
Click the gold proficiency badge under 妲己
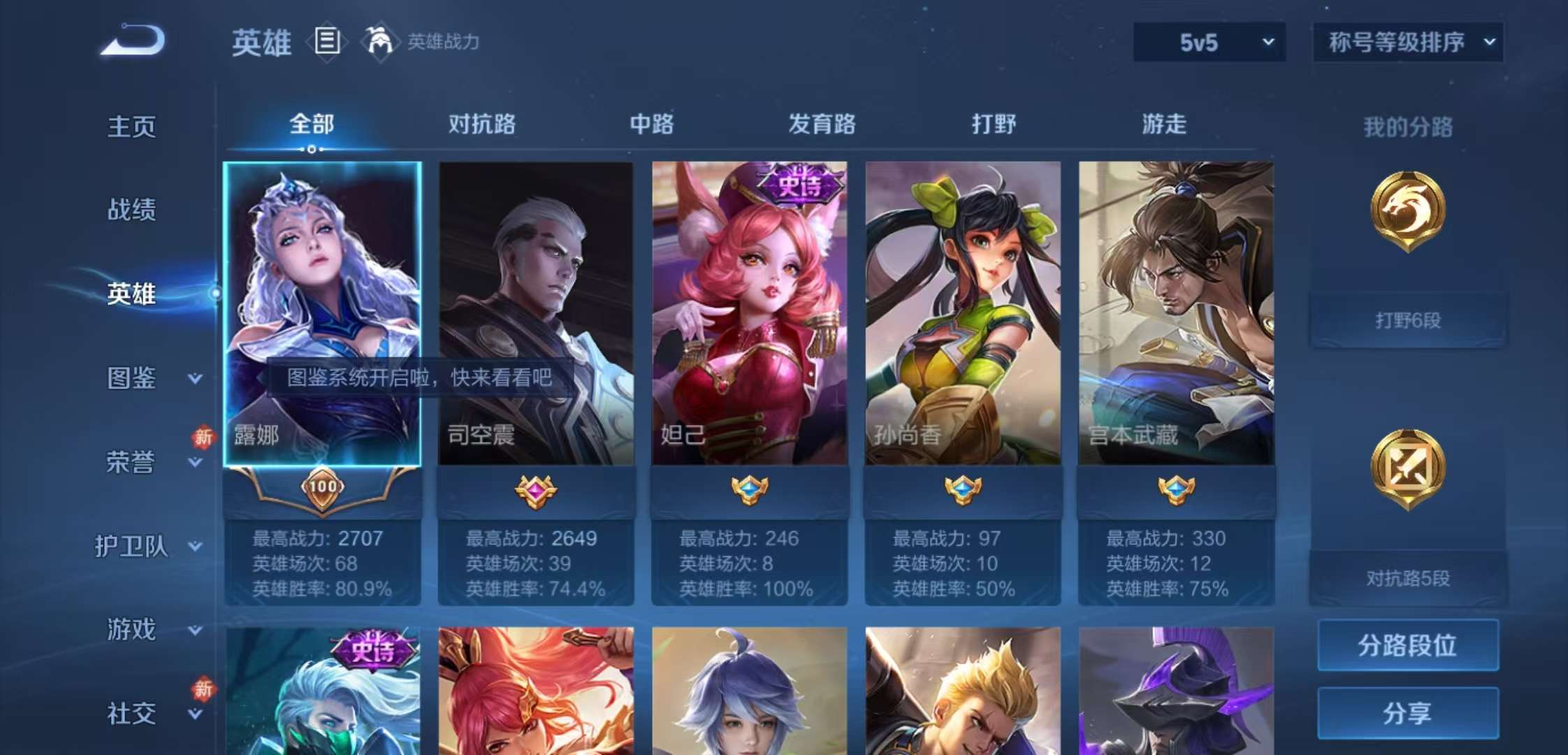click(x=749, y=490)
